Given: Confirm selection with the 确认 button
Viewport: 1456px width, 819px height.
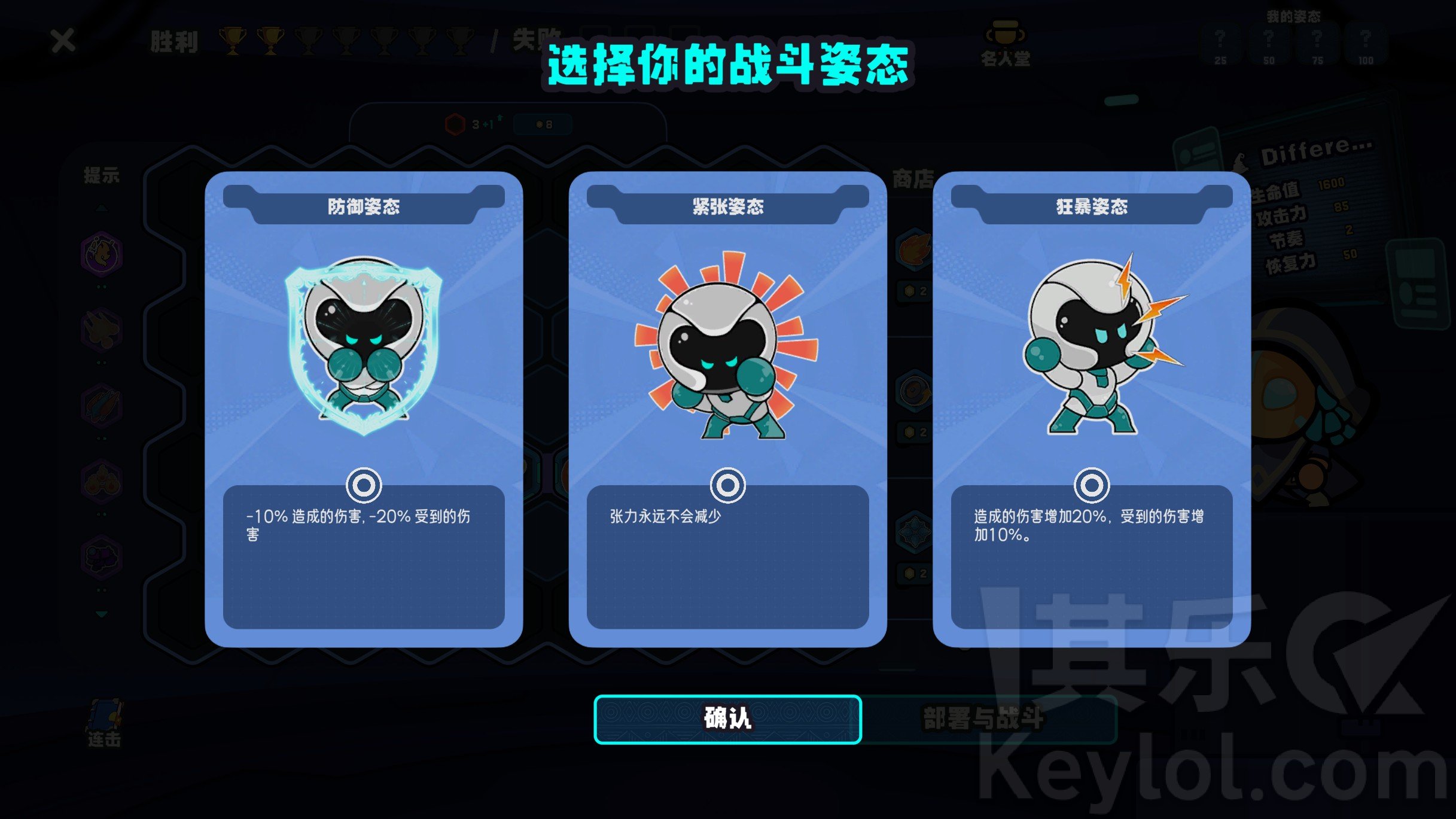Looking at the screenshot, I should click(727, 718).
